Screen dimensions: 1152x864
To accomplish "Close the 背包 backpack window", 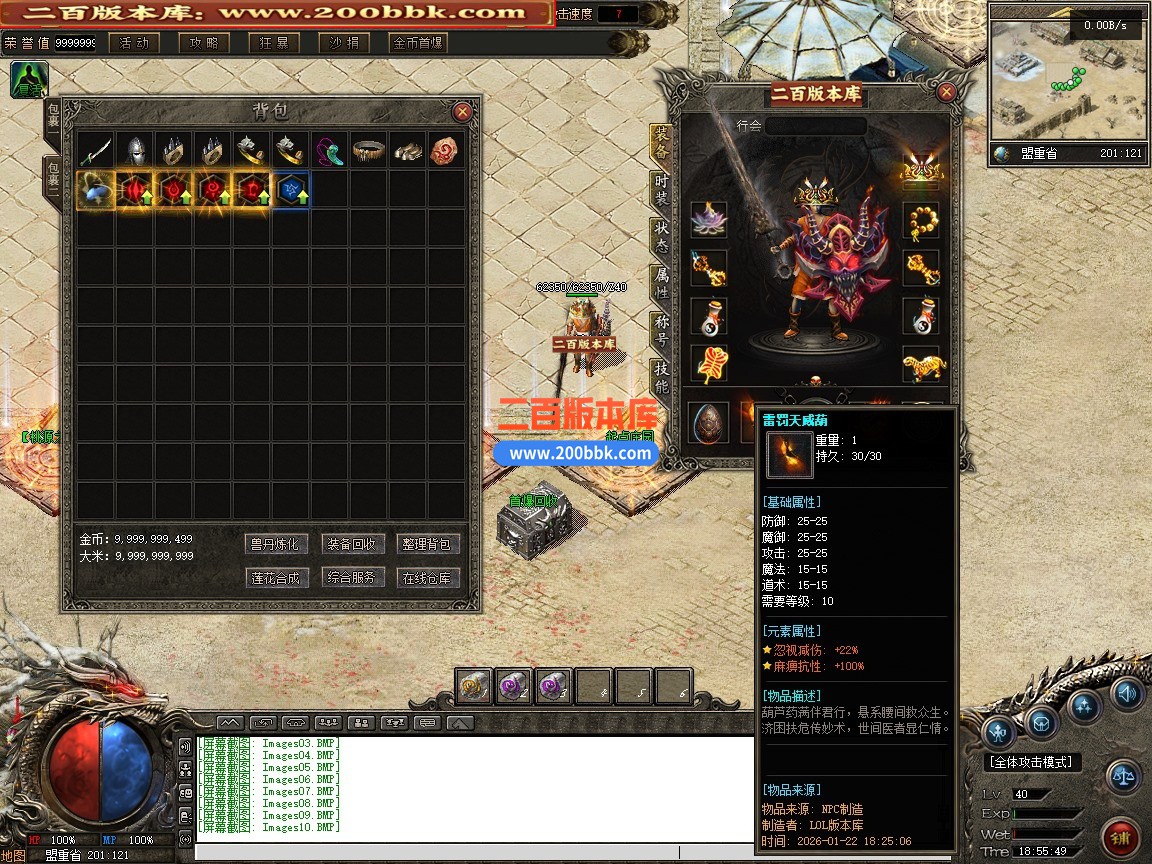I will pos(462,112).
